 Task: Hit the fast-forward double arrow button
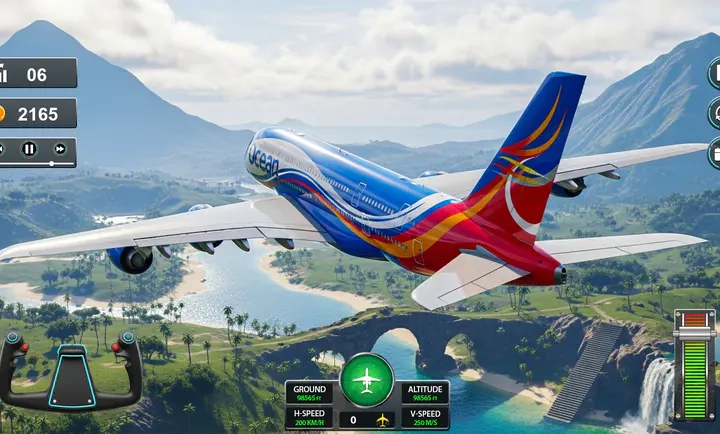(60, 149)
